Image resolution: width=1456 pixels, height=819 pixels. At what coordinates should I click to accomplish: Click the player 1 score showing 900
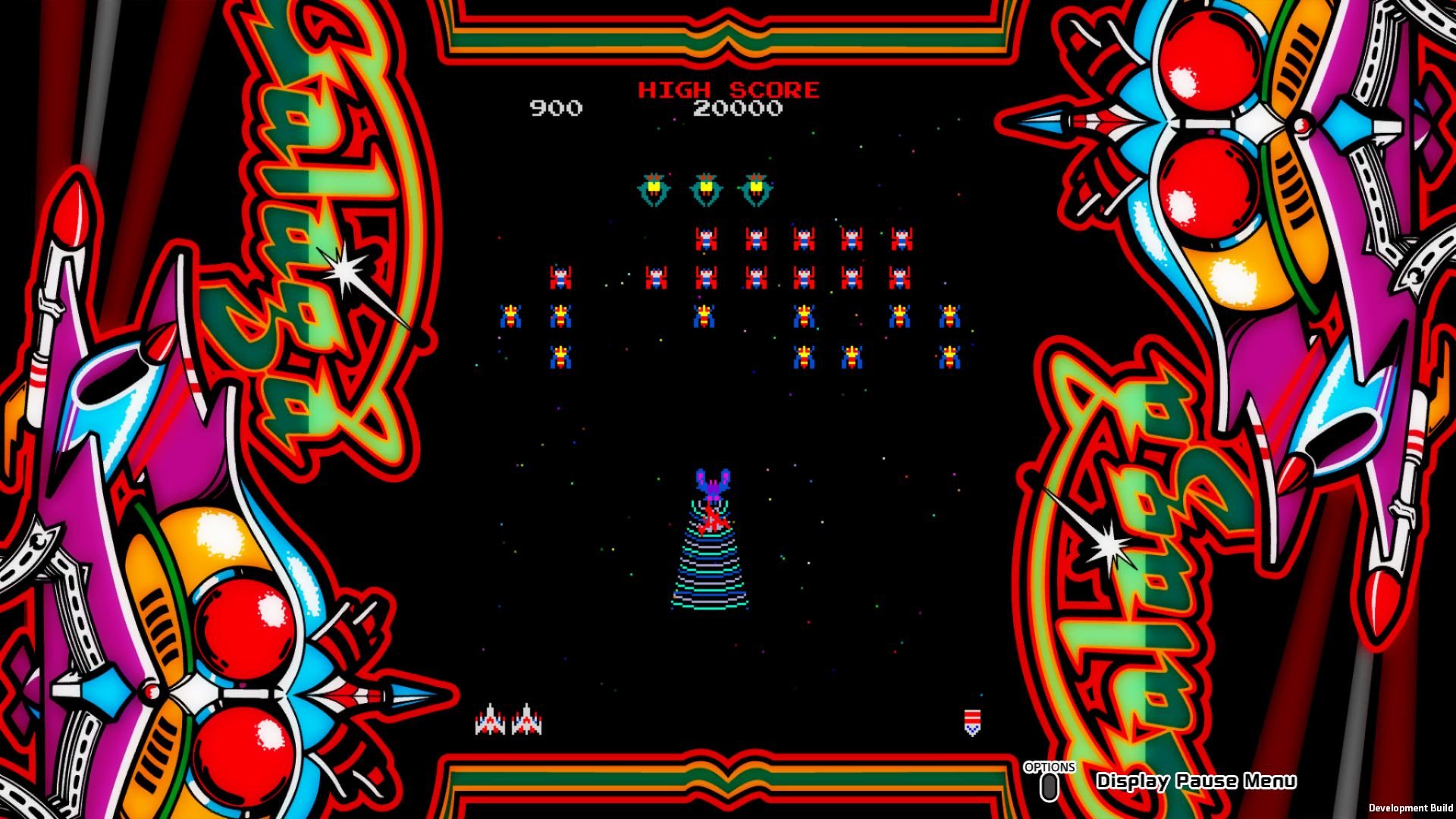(x=557, y=108)
